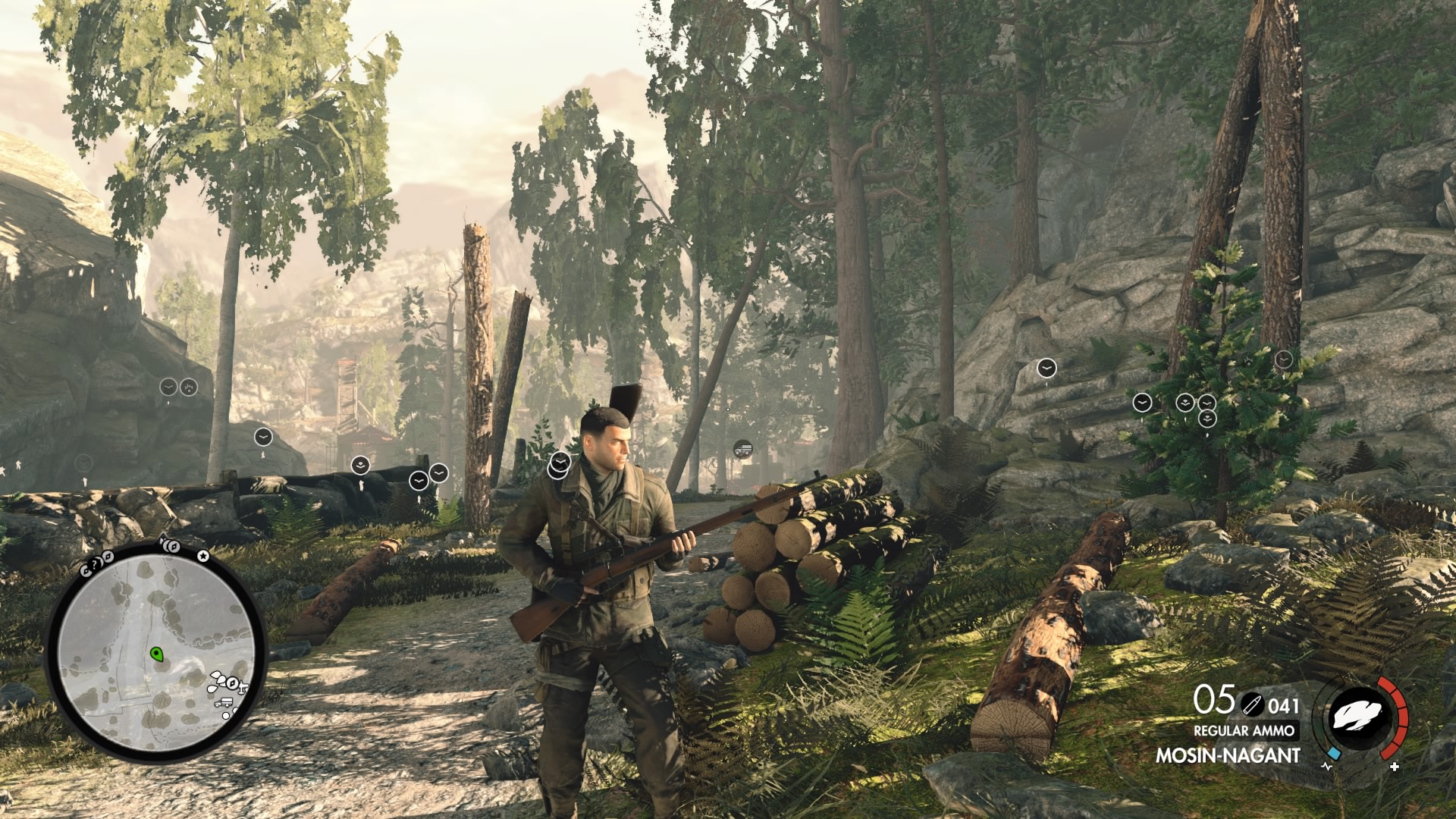Screen dimensions: 1456x819
Task: Click the blue focus segment on the health dial
Action: click(1333, 754)
